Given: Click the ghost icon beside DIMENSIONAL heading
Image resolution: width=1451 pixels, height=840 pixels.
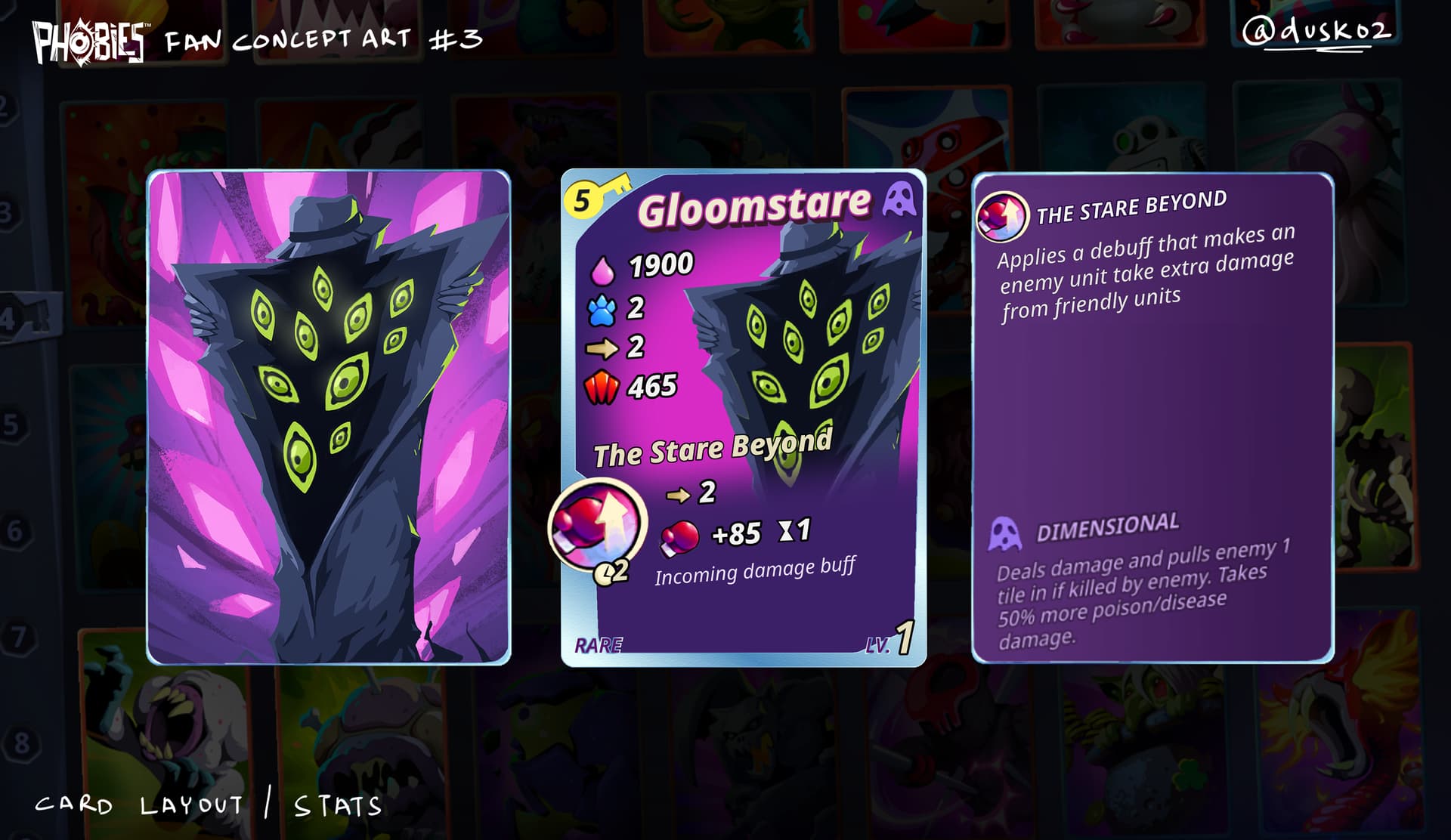Looking at the screenshot, I should [x=1004, y=533].
